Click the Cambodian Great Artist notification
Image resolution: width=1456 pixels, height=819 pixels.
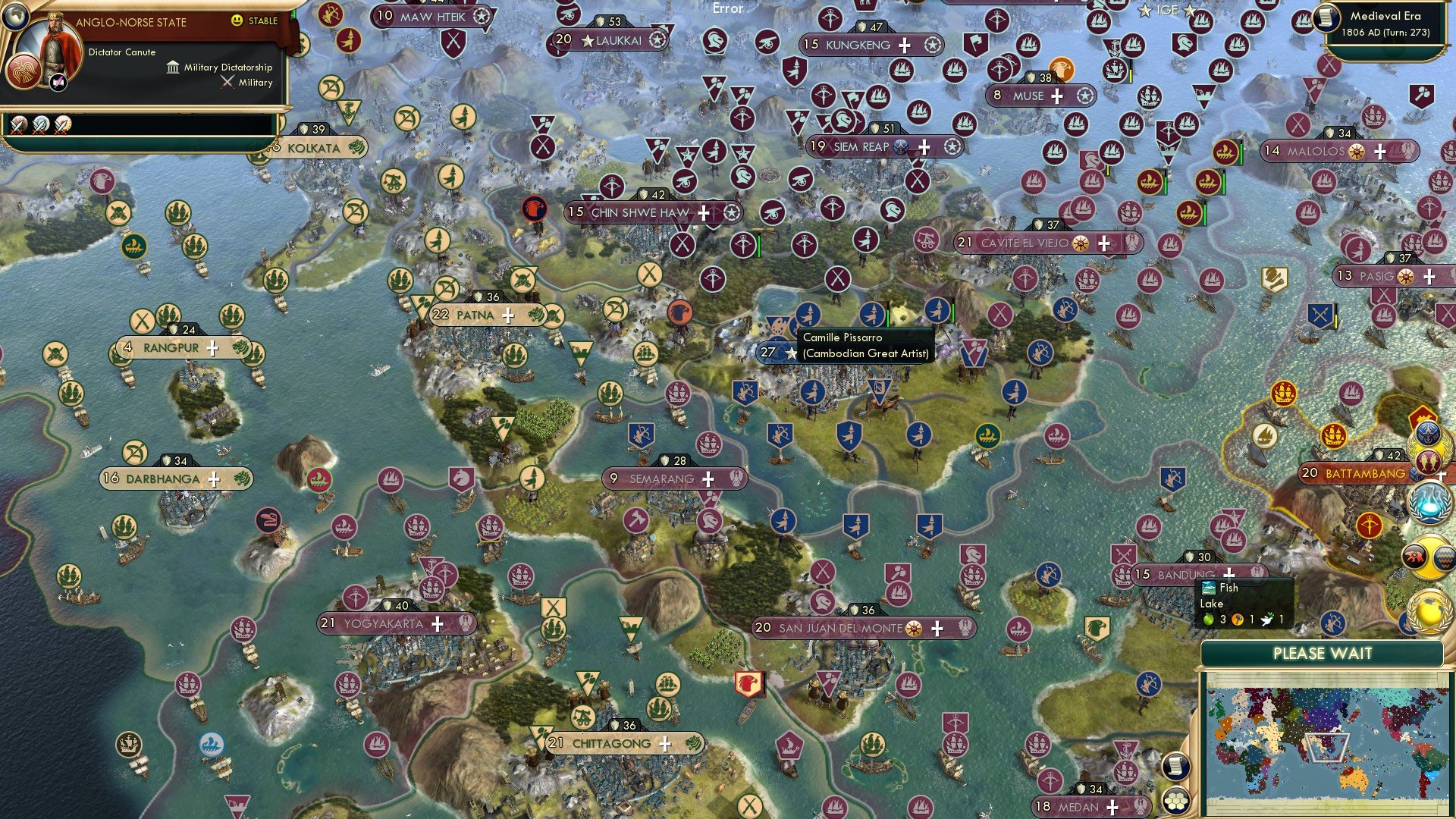864,345
